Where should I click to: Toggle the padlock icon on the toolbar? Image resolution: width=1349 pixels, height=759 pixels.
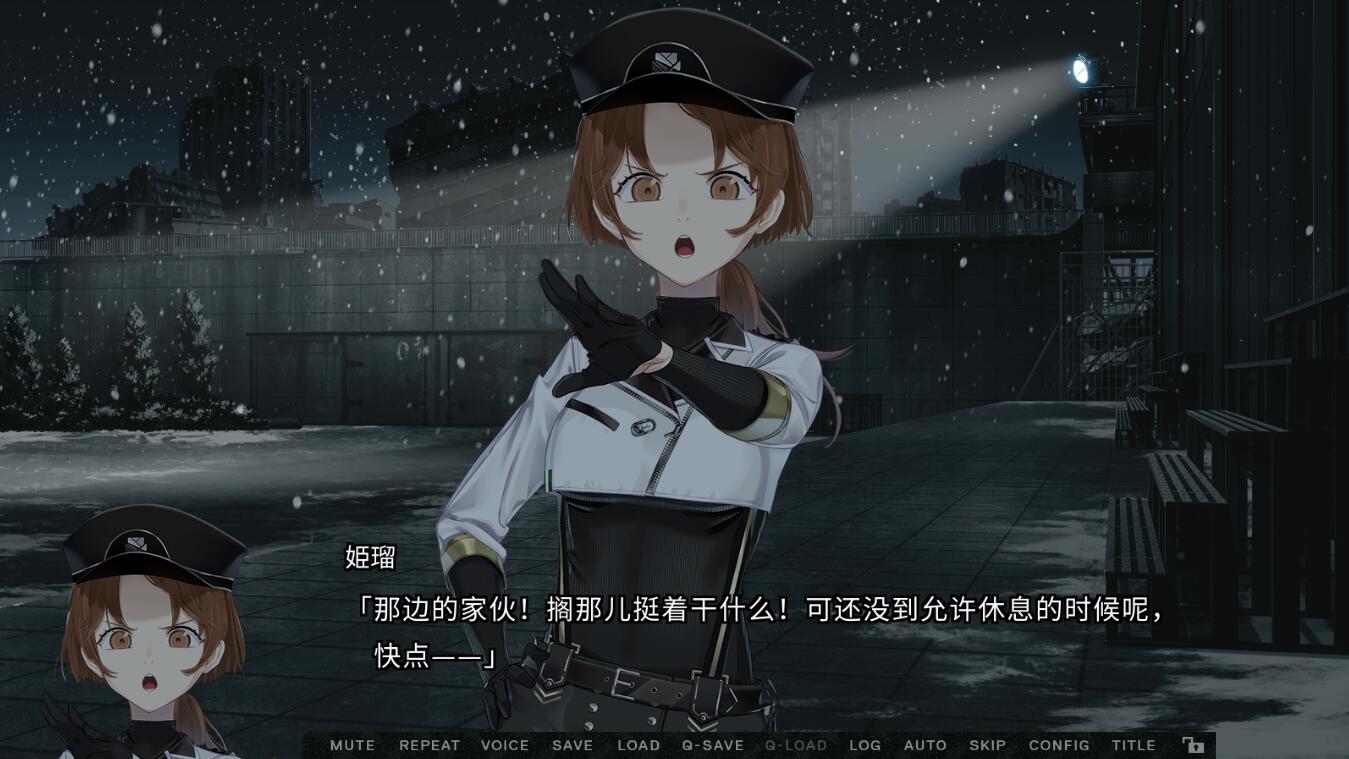pyautogui.click(x=1193, y=745)
